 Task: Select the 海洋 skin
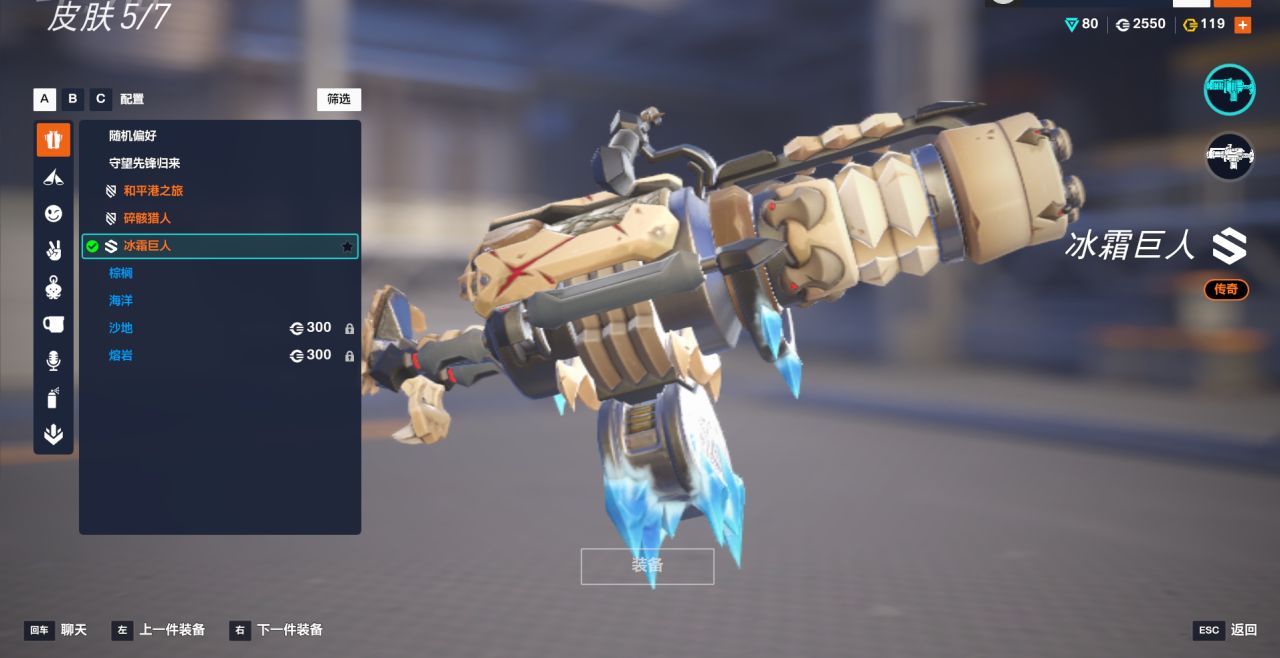121,300
